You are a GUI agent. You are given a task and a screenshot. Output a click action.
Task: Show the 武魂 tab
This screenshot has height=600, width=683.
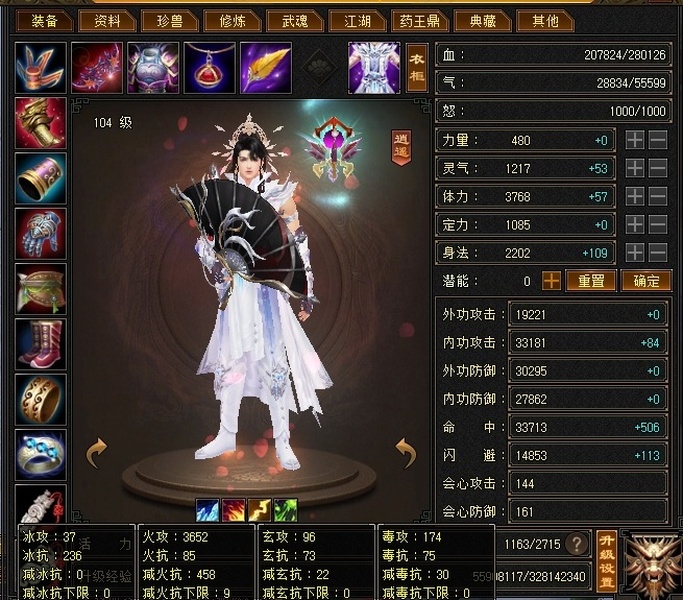[295, 20]
